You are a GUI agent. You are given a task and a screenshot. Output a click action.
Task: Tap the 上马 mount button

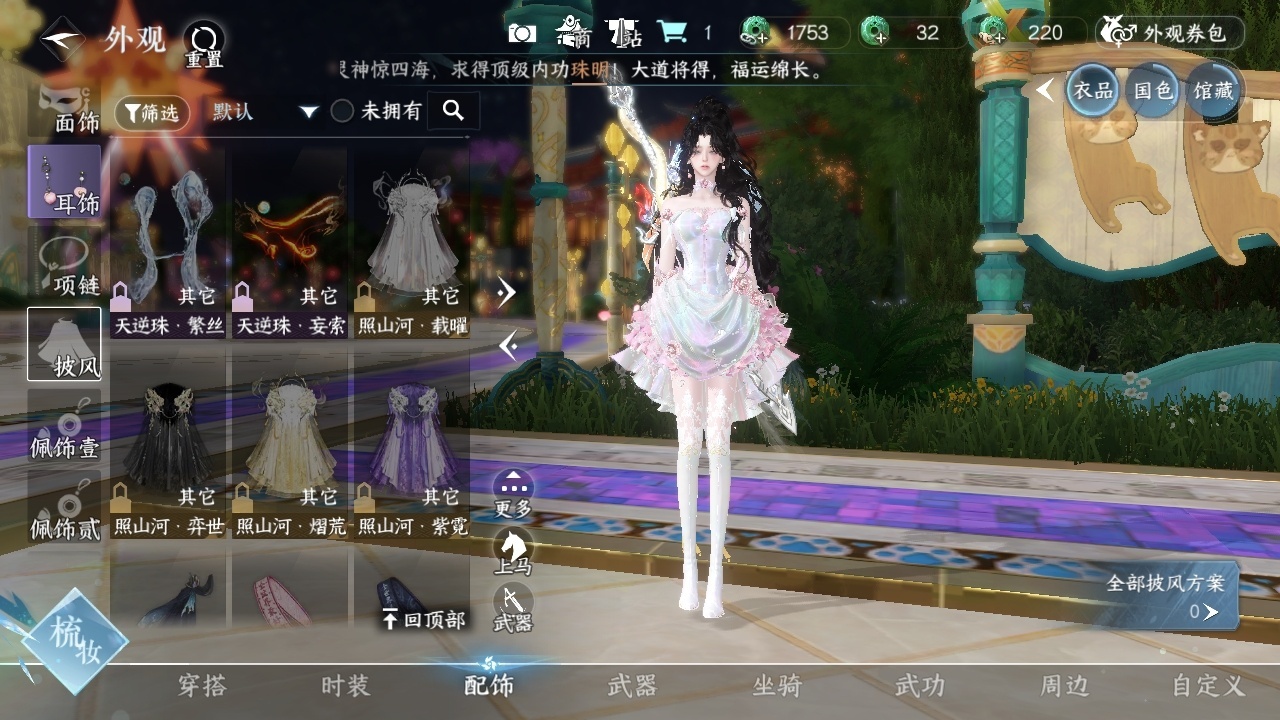pyautogui.click(x=513, y=552)
